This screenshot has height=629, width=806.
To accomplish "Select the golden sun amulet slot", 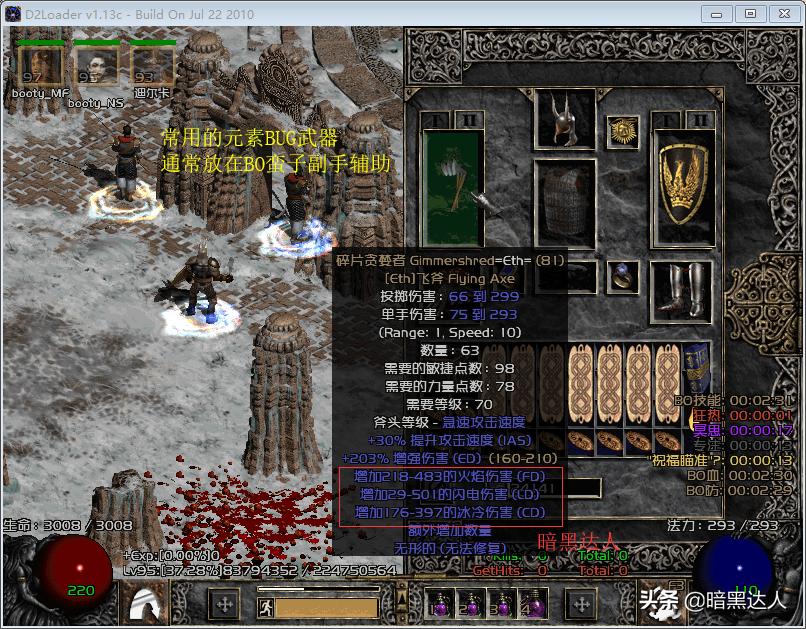I will click(x=624, y=130).
